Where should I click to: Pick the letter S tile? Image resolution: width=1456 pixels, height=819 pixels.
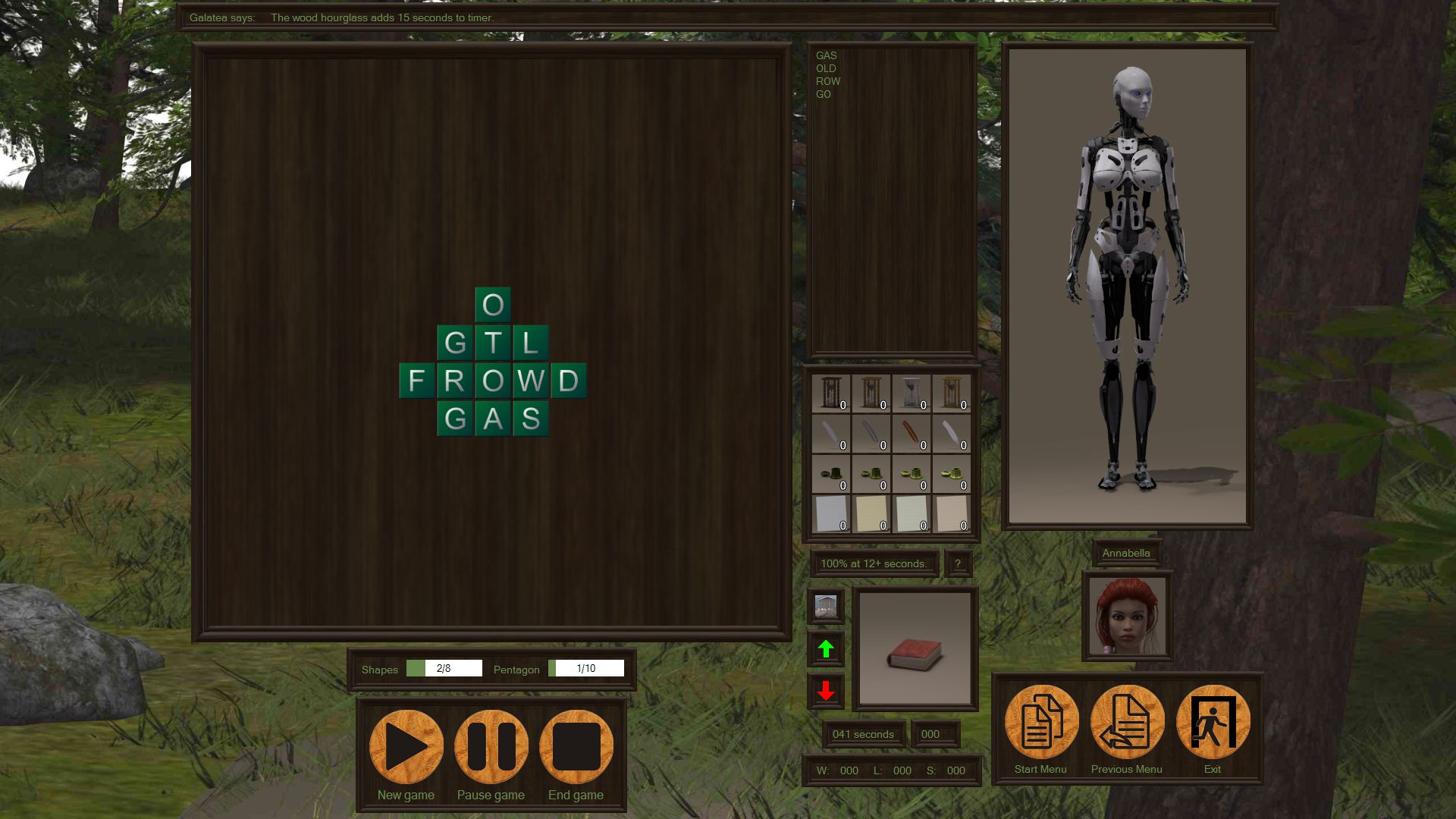tap(531, 419)
